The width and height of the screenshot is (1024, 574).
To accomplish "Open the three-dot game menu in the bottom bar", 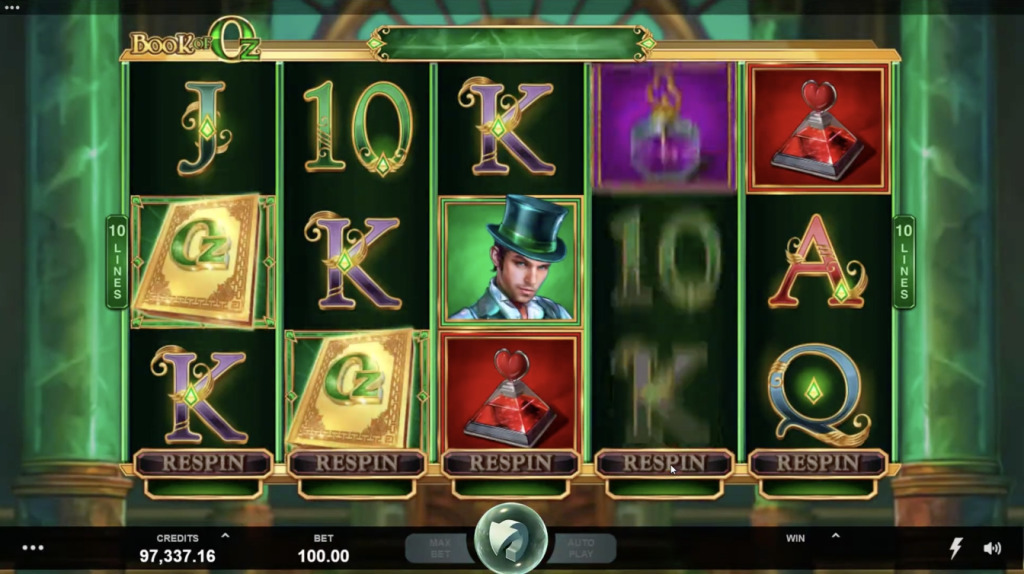I will click(x=33, y=548).
